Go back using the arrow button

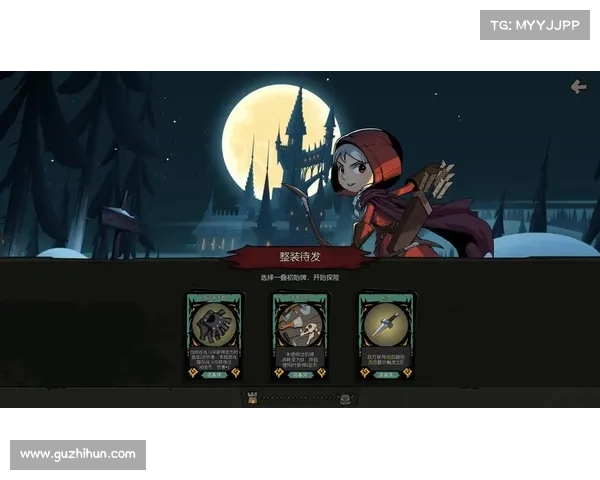coord(578,87)
